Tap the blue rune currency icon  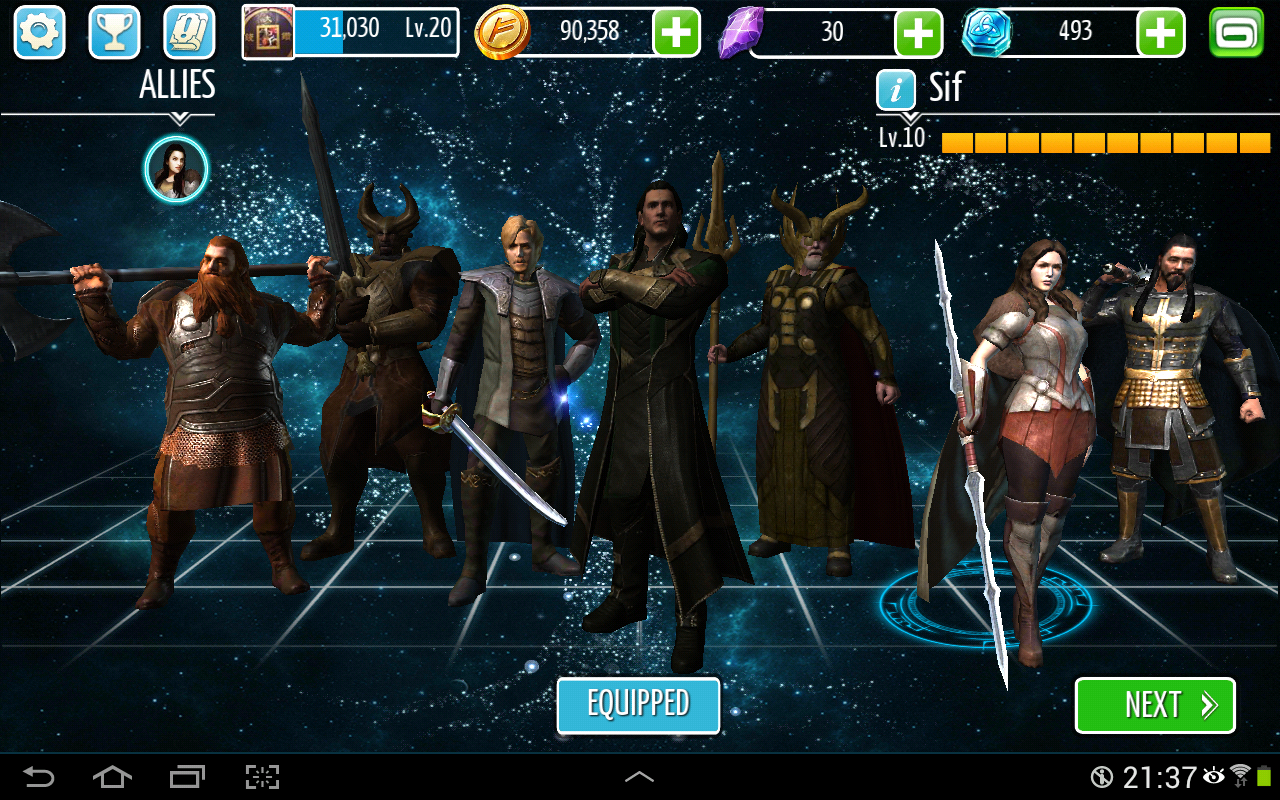click(989, 31)
